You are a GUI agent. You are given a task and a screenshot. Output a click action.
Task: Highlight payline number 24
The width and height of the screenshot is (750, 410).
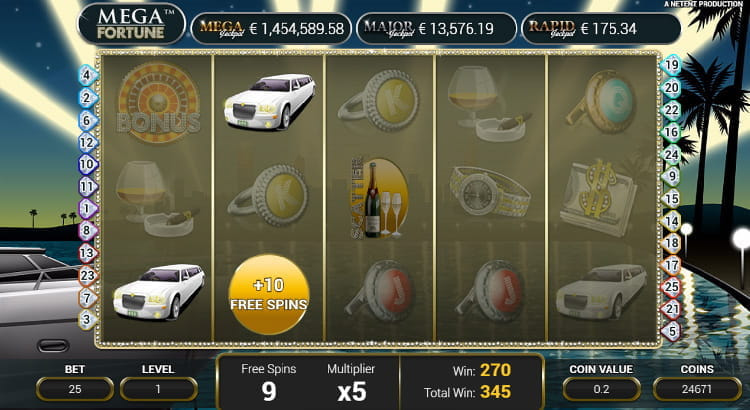coord(672,153)
